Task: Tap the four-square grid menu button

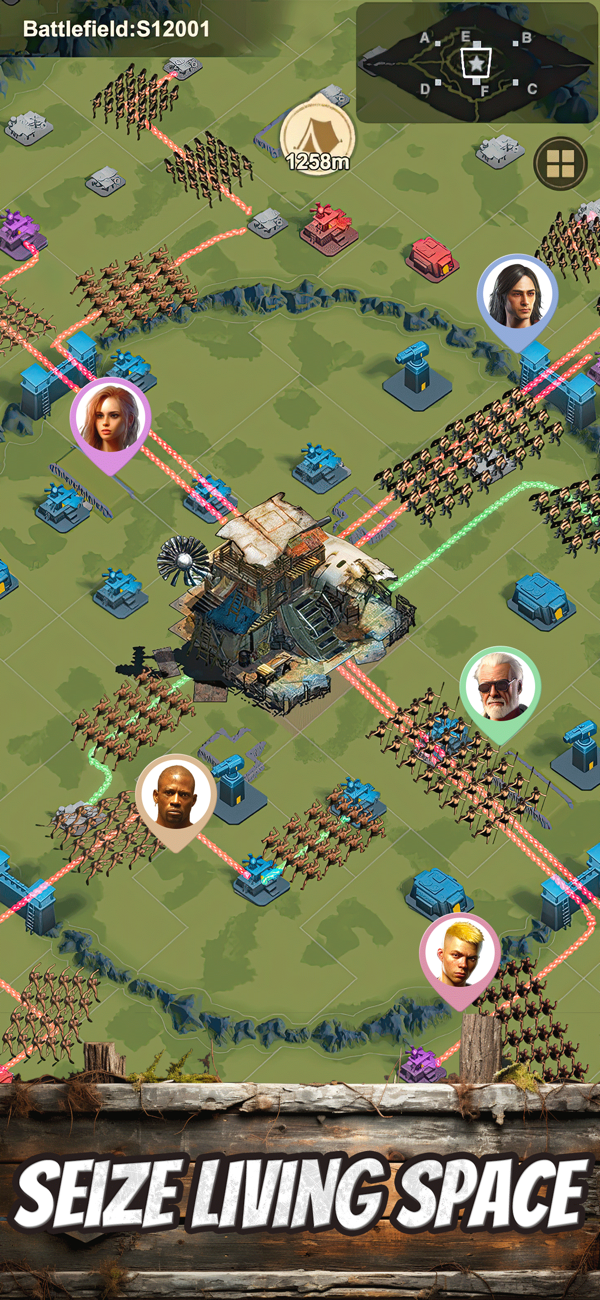Action: click(x=559, y=164)
